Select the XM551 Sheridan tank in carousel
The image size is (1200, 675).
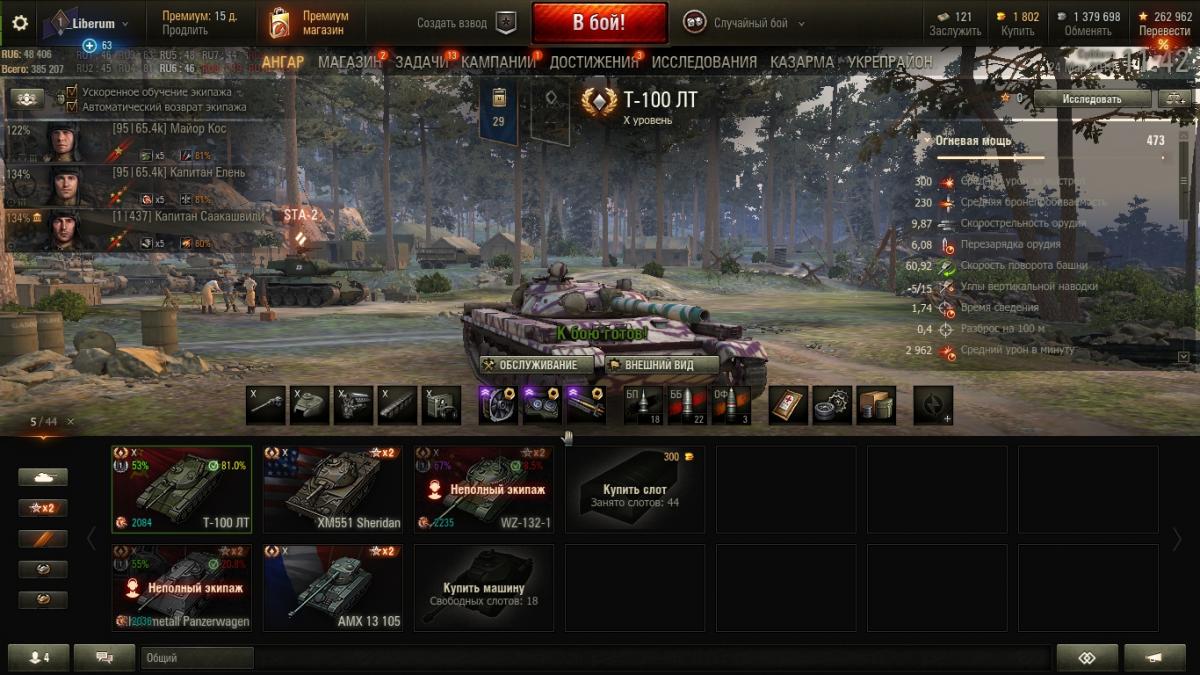click(333, 489)
